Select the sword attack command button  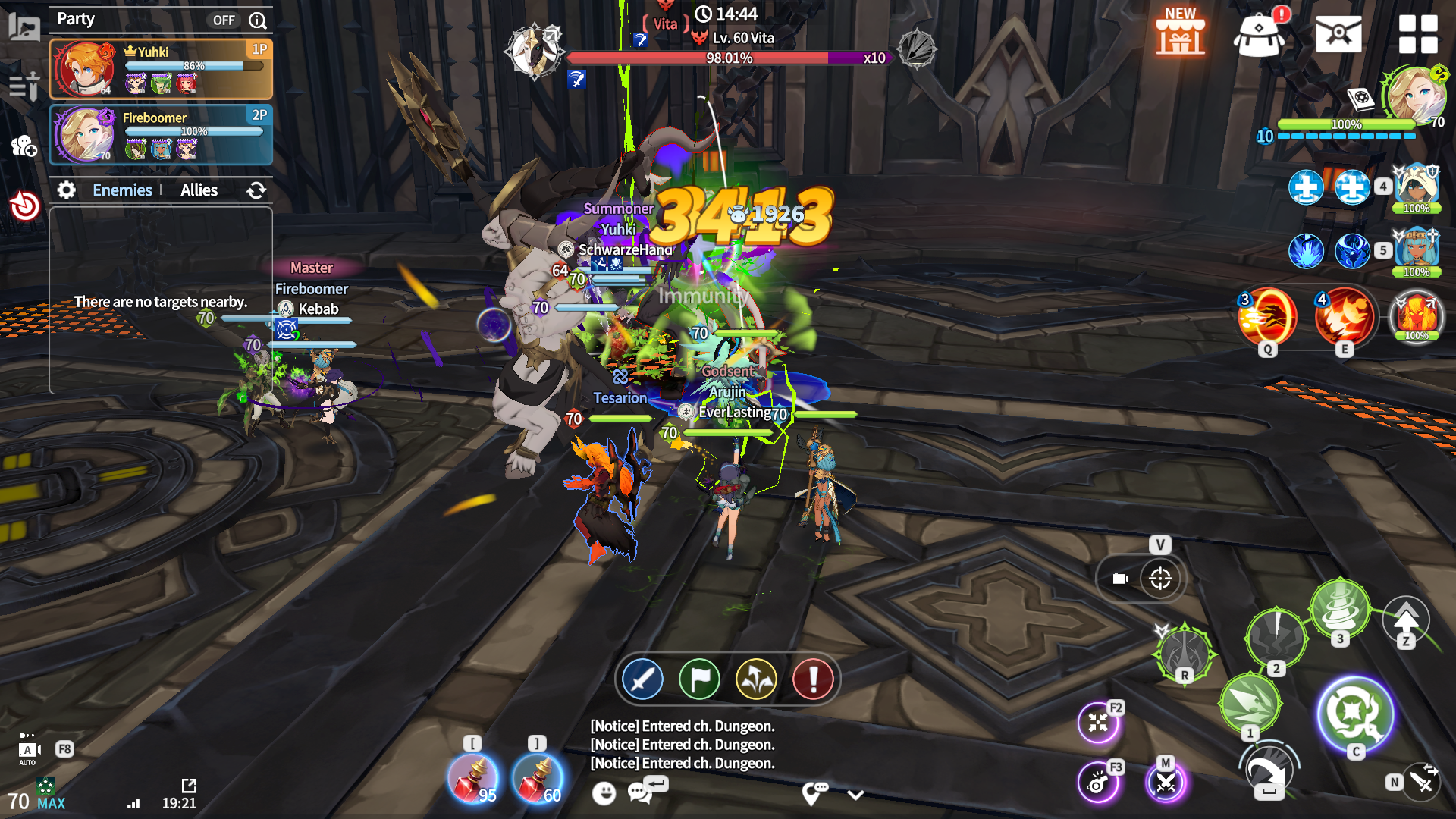642,679
